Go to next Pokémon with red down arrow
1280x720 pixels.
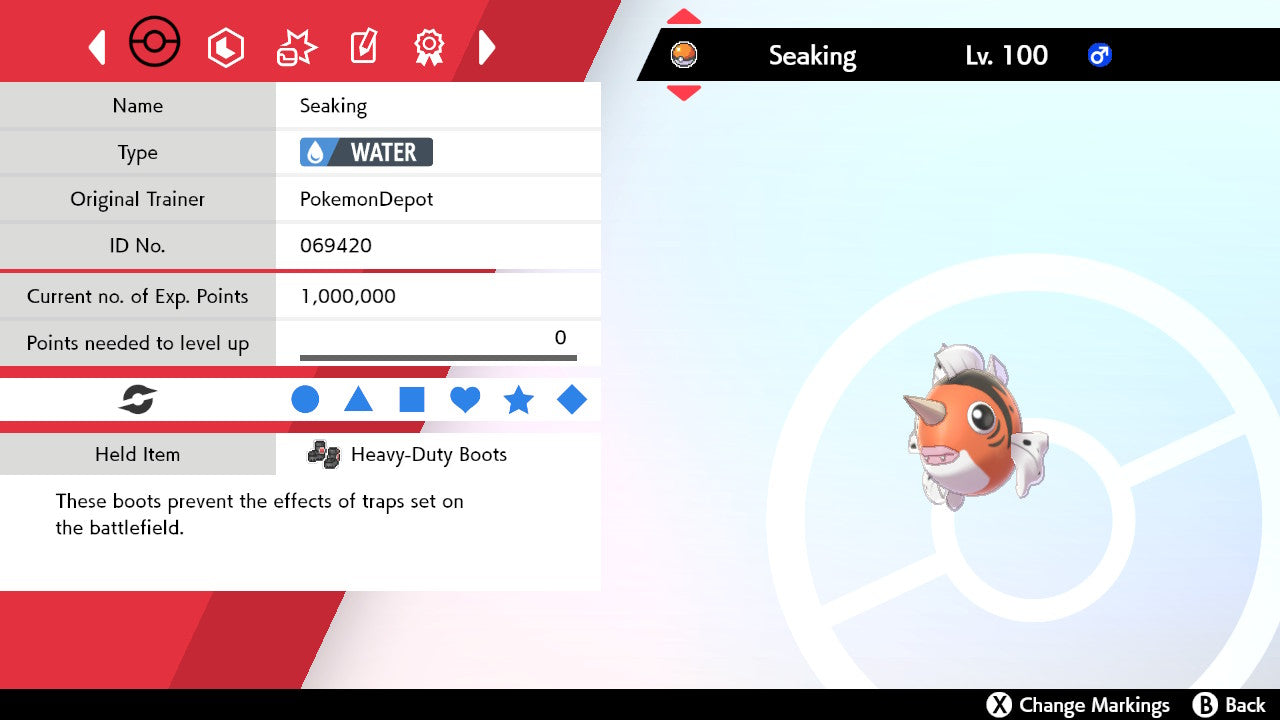[684, 92]
